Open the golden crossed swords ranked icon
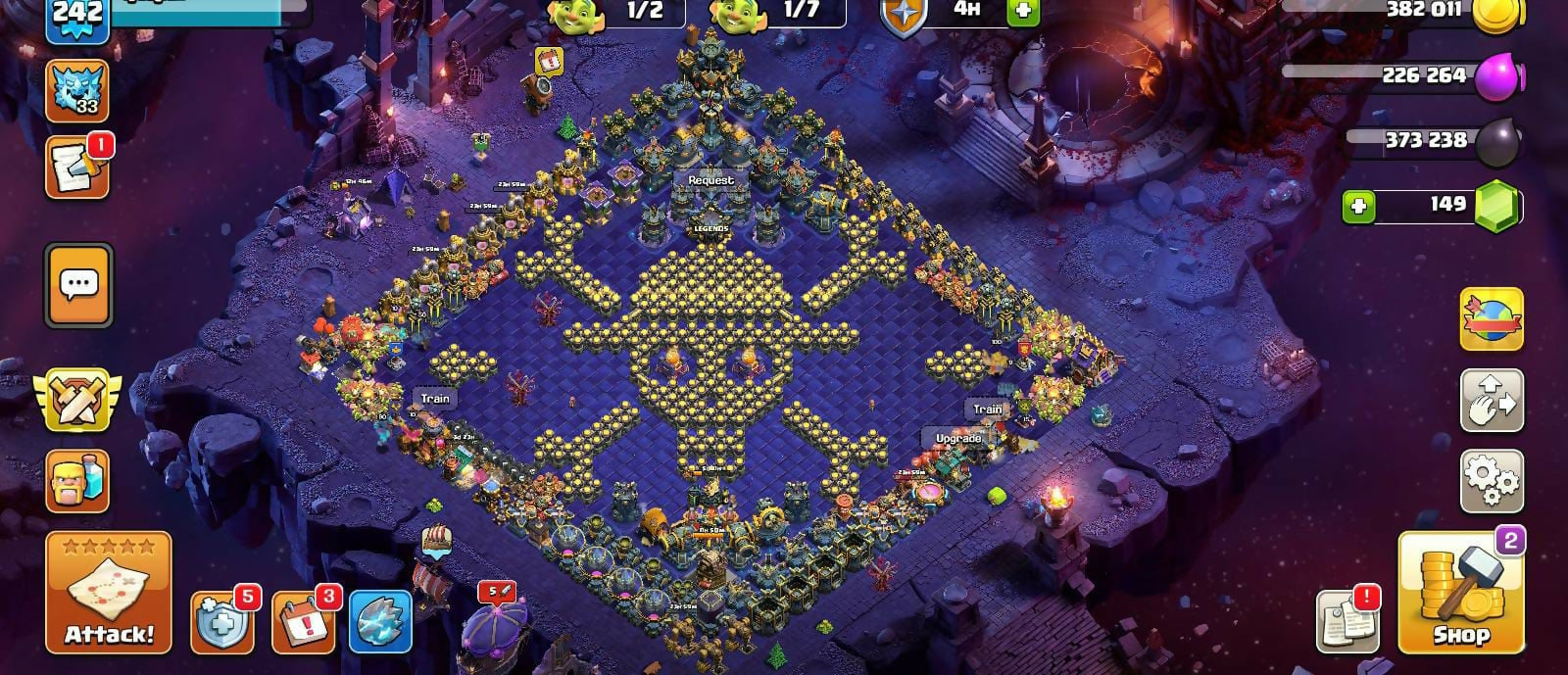Viewport: 1568px width, 675px height. [x=77, y=400]
